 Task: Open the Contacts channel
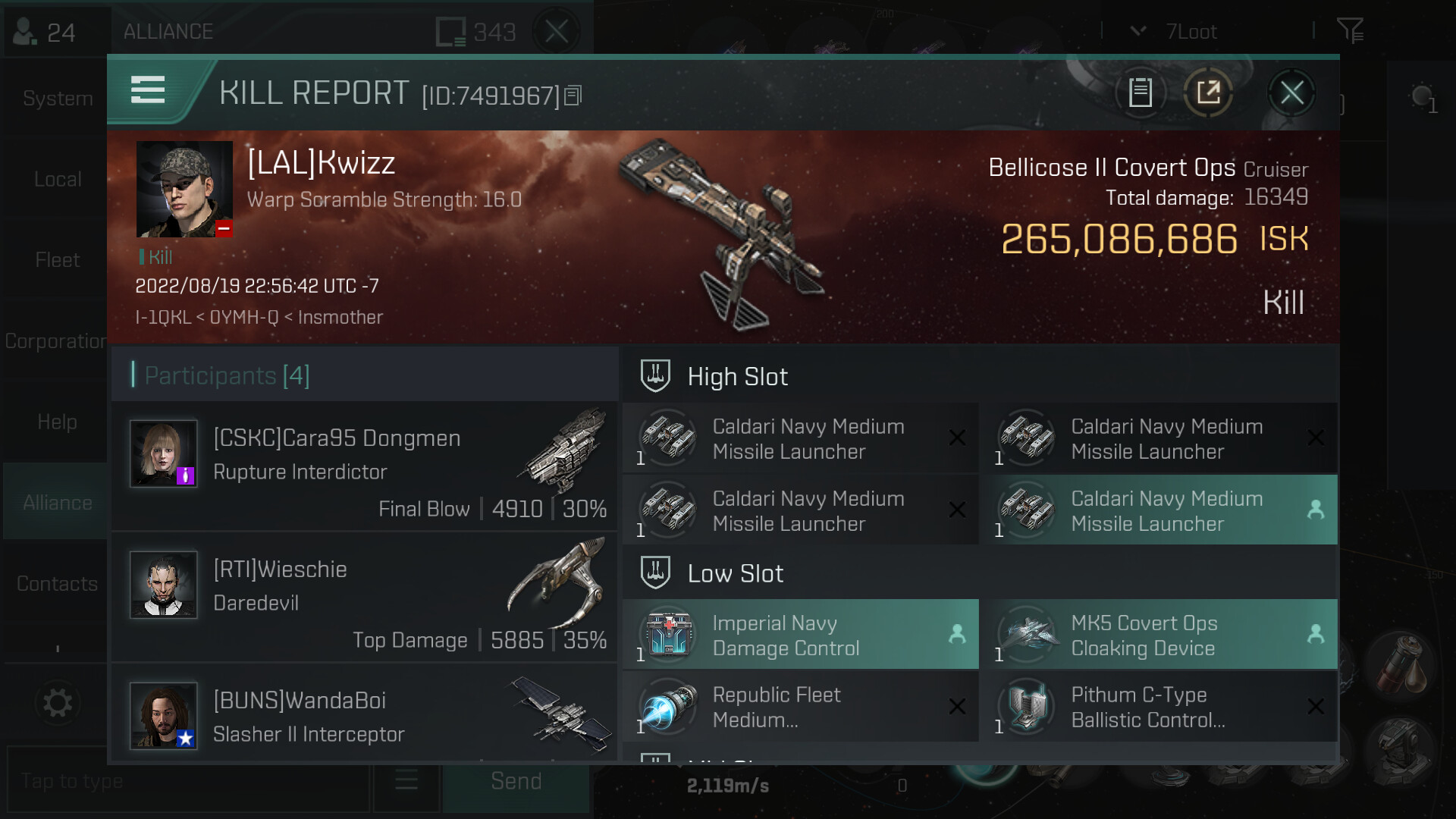57,584
